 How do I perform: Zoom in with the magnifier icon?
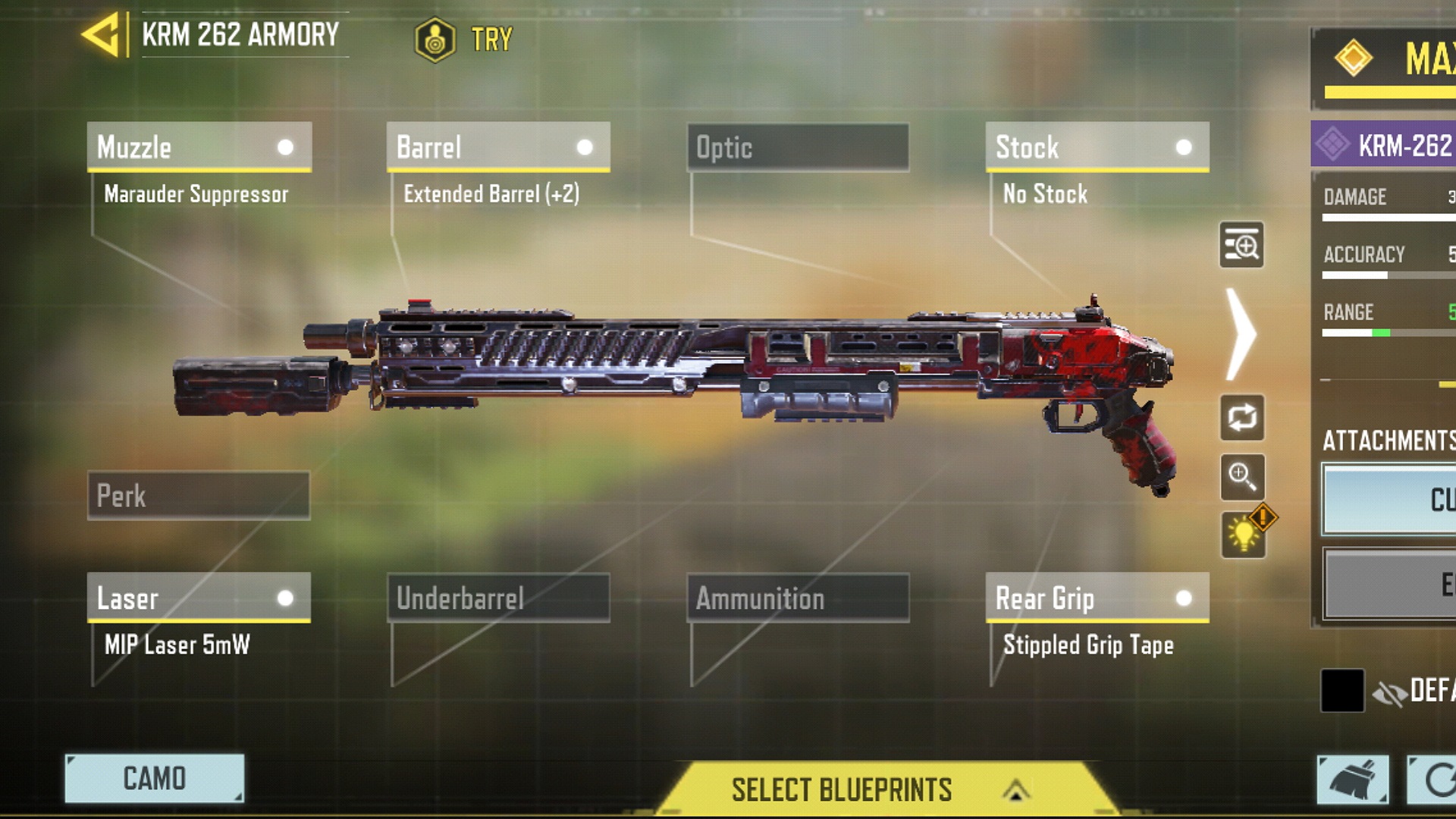coord(1241,477)
